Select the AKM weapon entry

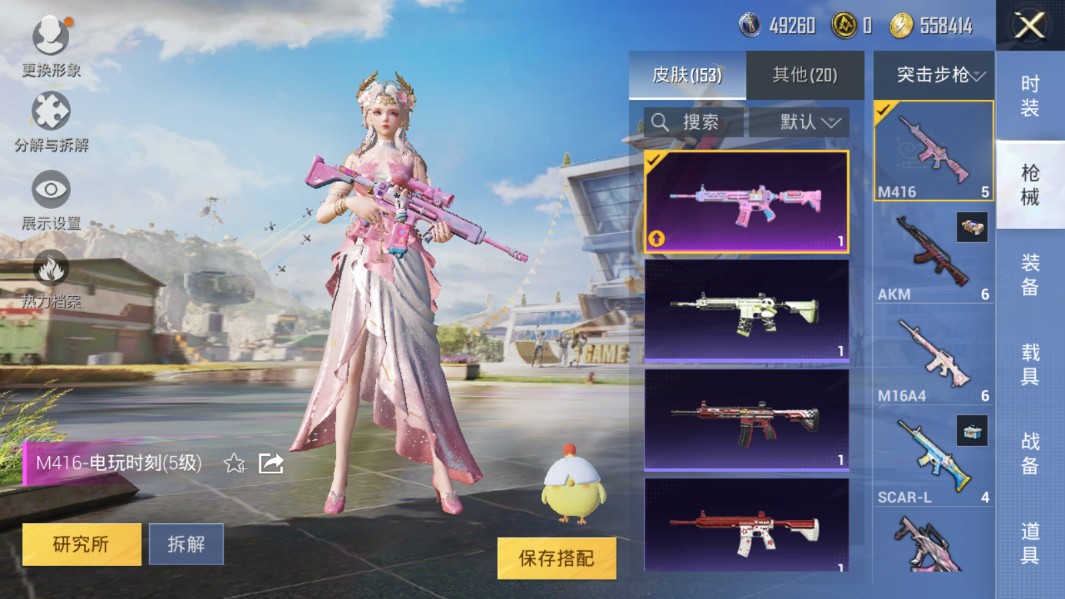933,255
